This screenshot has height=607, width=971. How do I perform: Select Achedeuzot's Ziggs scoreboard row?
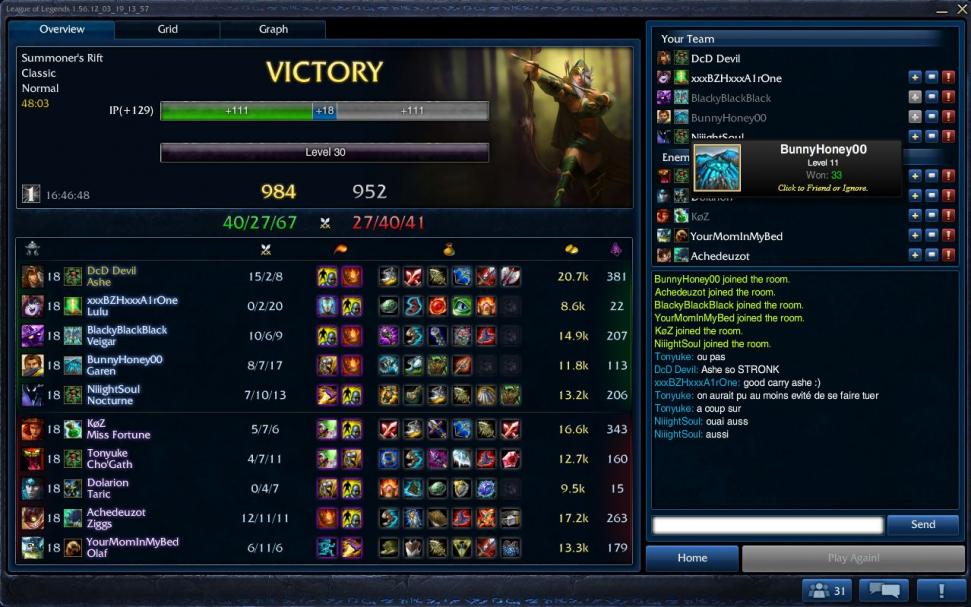tap(325, 518)
